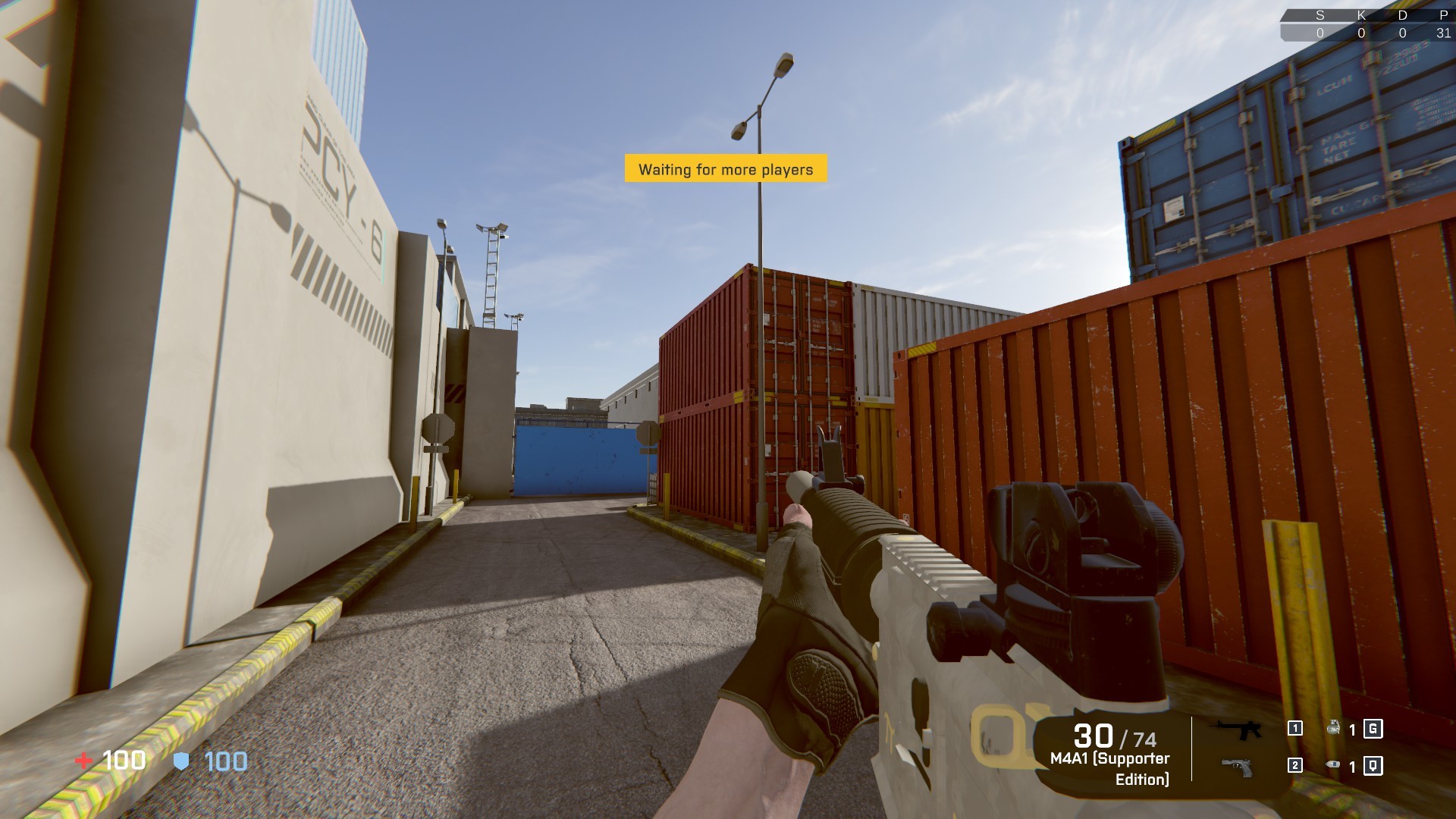
Task: Select weapon slot 2 keybind square
Action: coord(1294,765)
